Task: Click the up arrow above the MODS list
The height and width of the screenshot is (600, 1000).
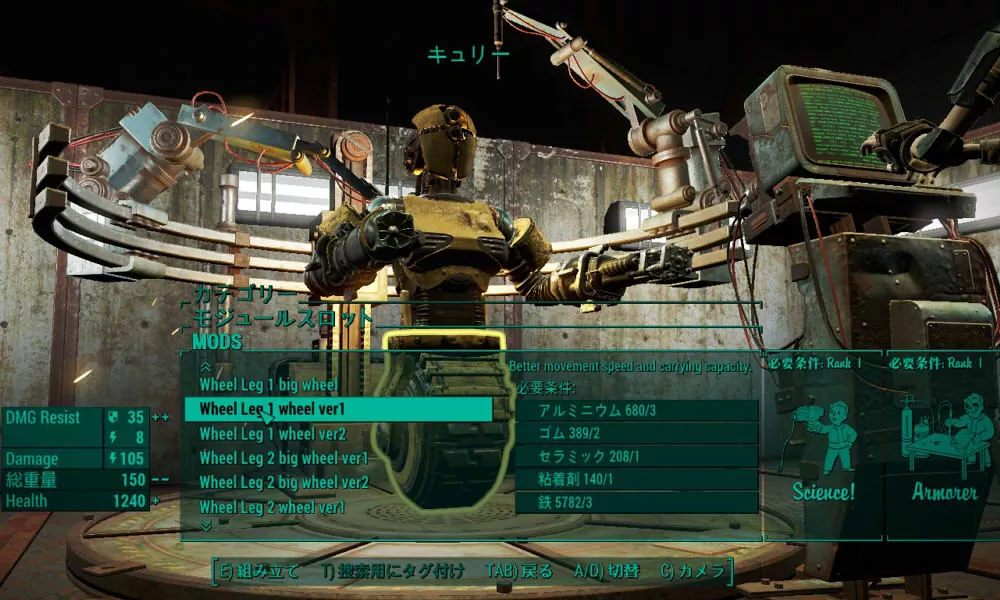Action: pyautogui.click(x=206, y=367)
